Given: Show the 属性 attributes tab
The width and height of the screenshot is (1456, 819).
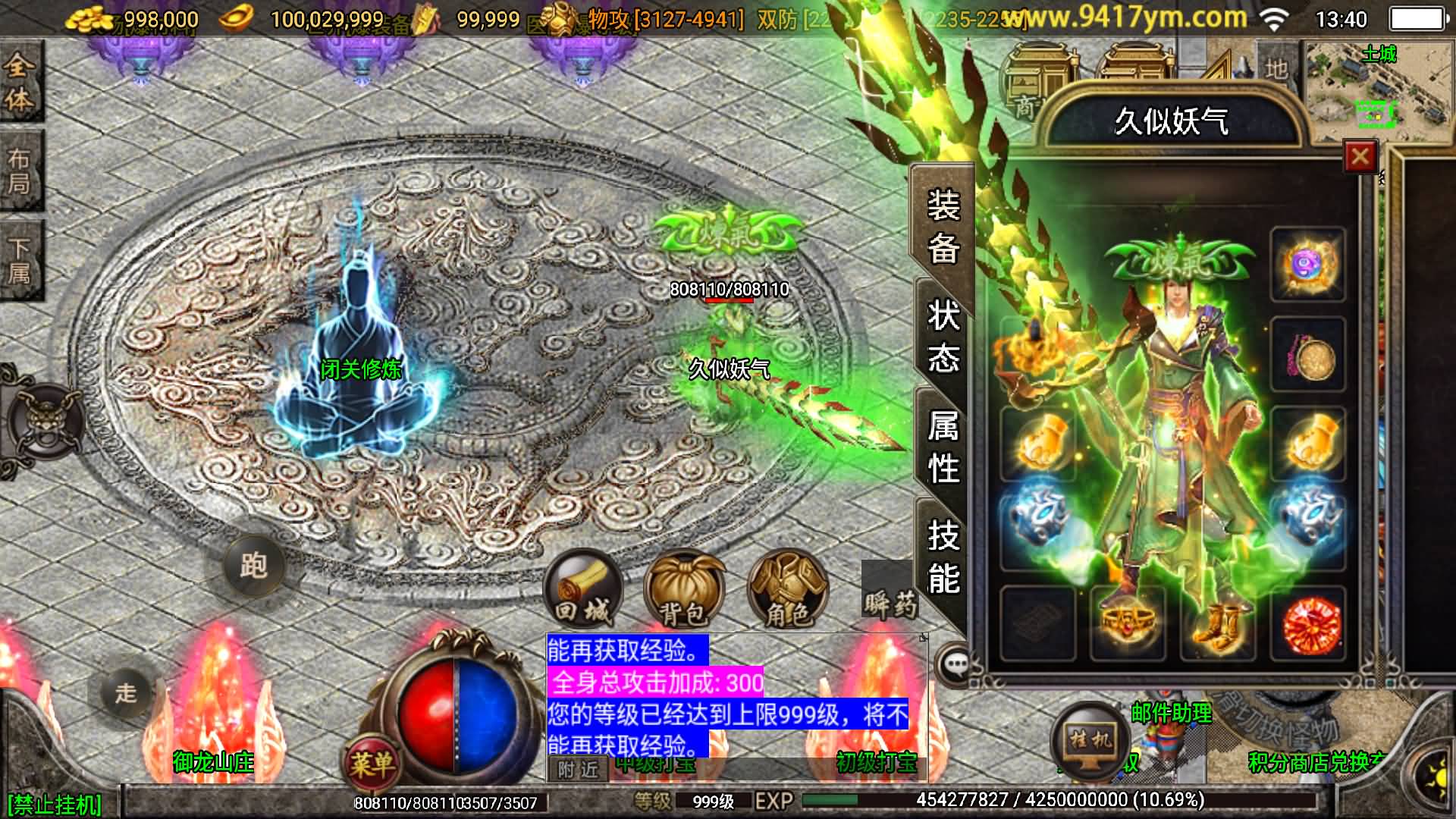Looking at the screenshot, I should [x=943, y=447].
